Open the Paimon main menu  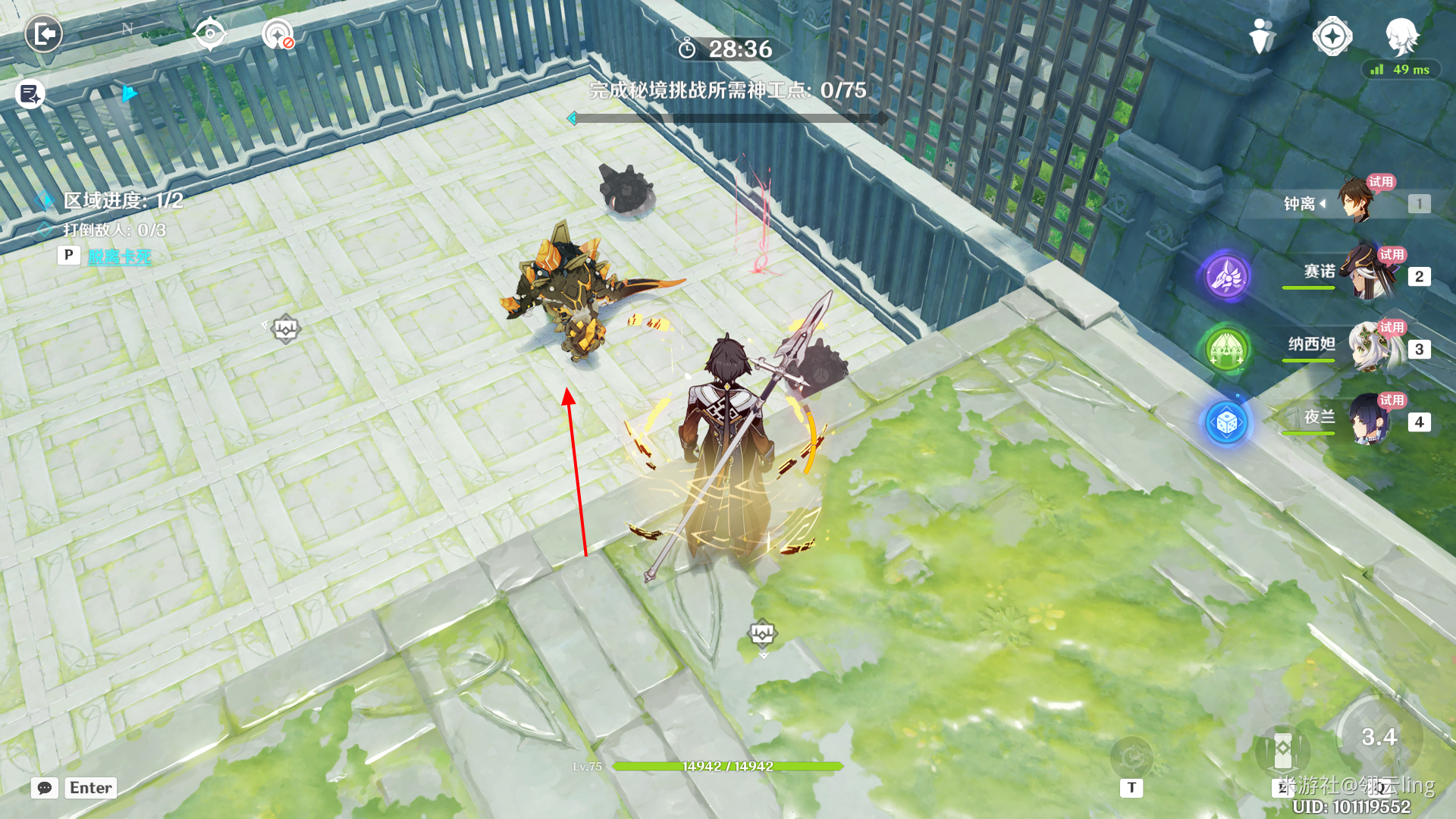click(x=1401, y=35)
